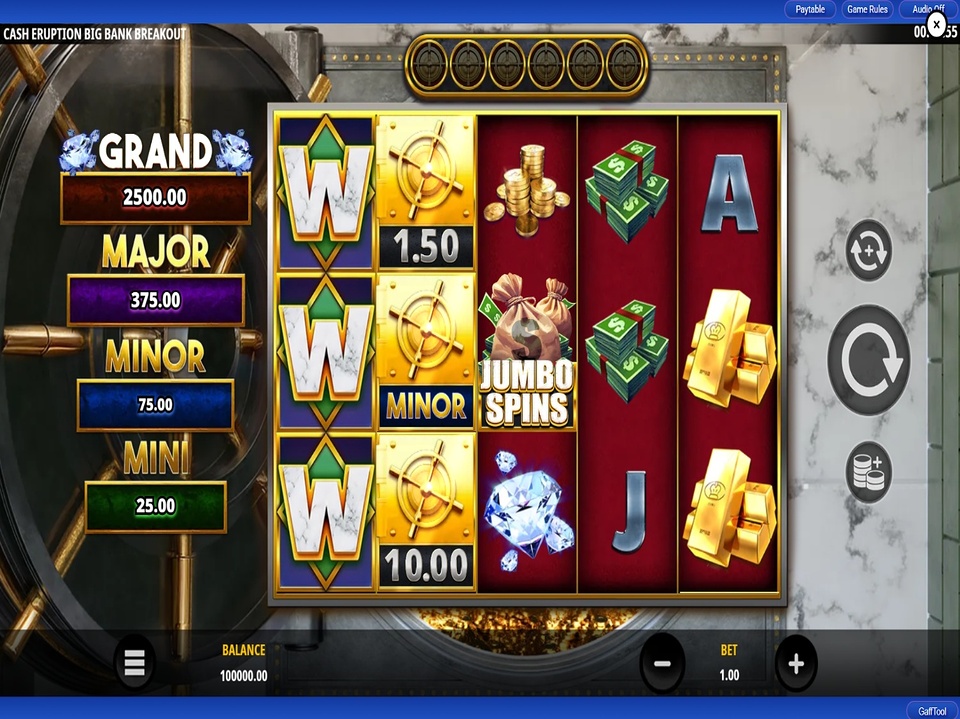Open the Game Rules

867,10
